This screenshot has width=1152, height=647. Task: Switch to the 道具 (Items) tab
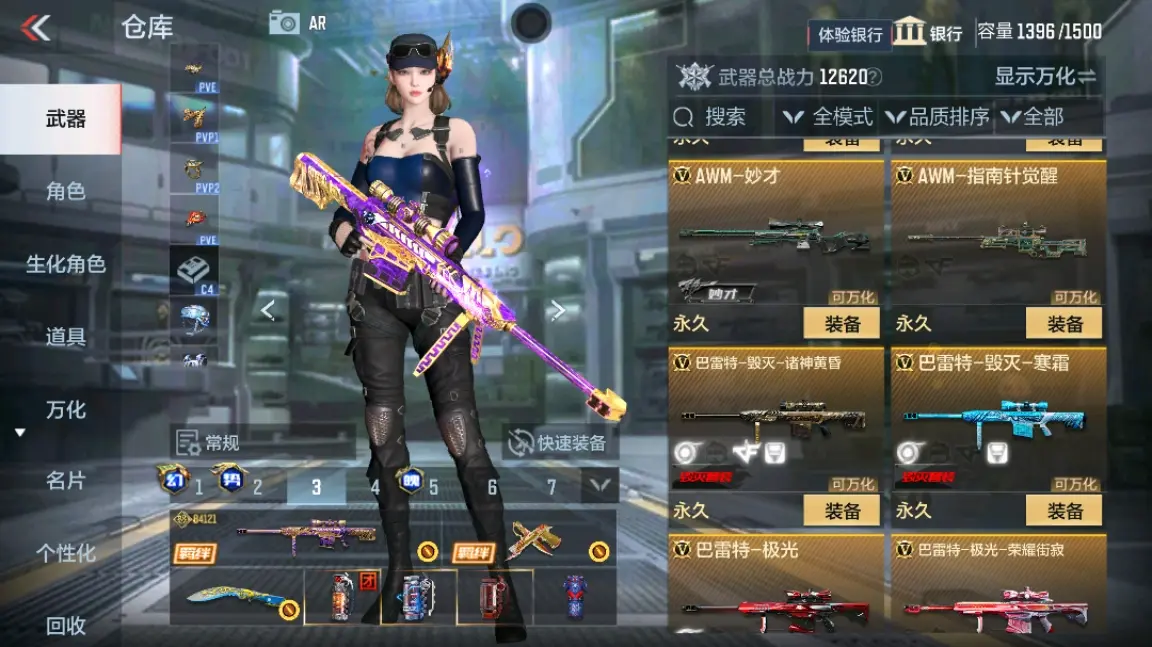66,337
